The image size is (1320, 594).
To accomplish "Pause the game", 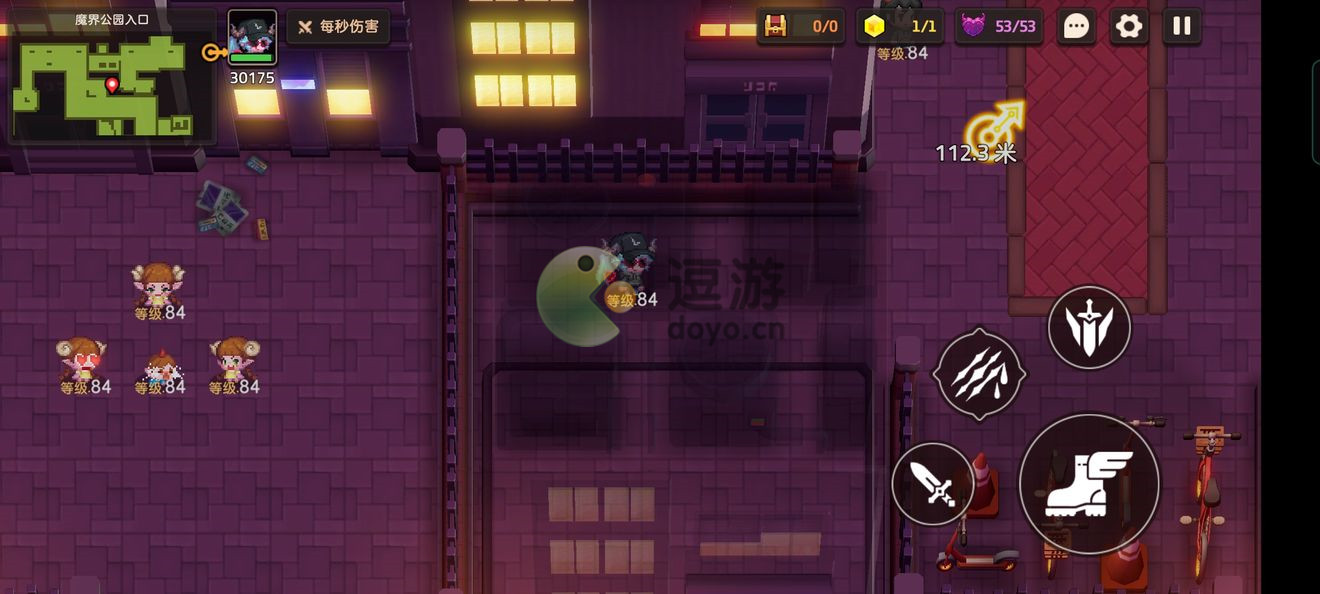I will coord(1182,27).
